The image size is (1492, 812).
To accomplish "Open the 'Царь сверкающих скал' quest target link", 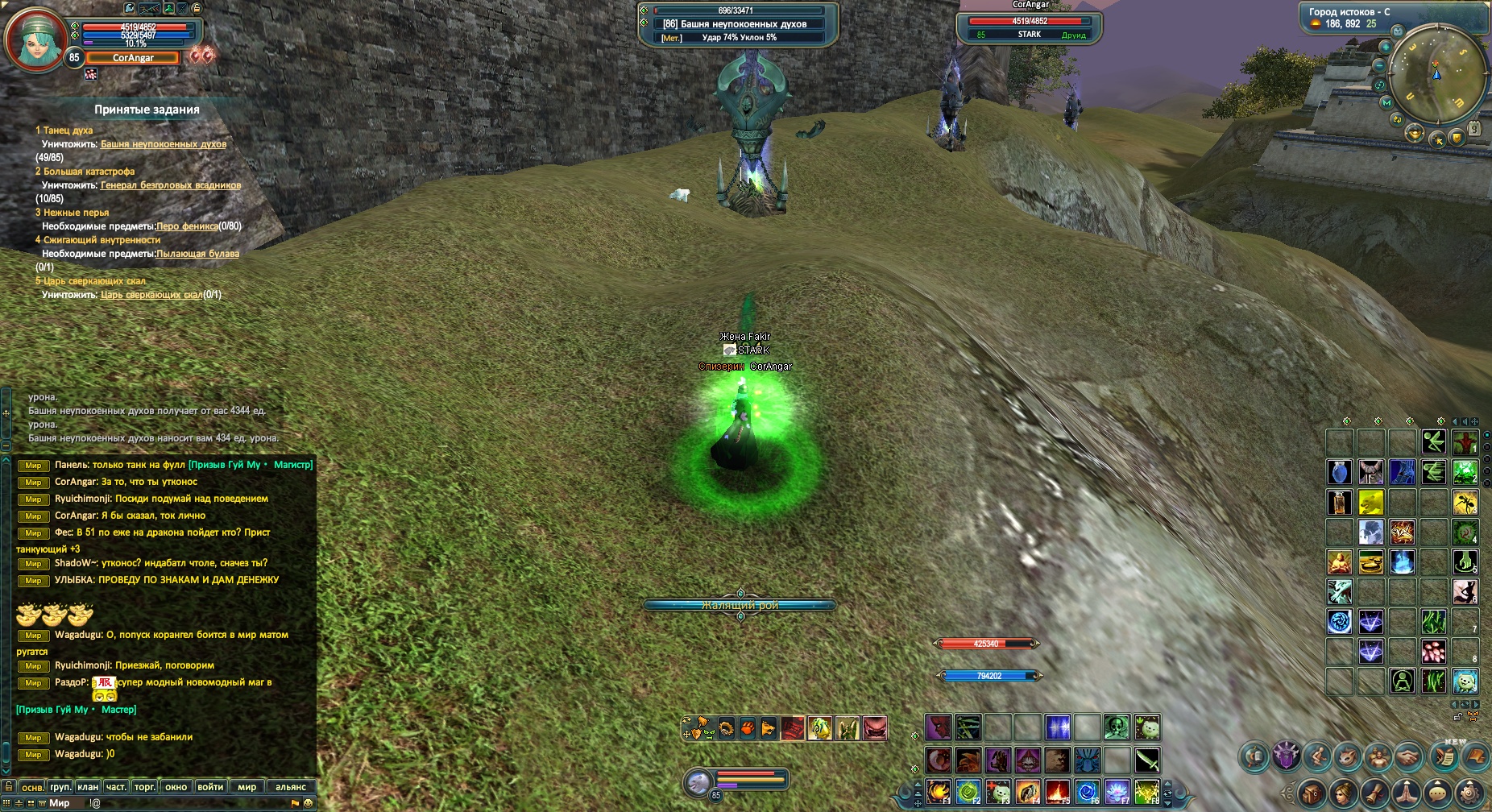I will [151, 295].
